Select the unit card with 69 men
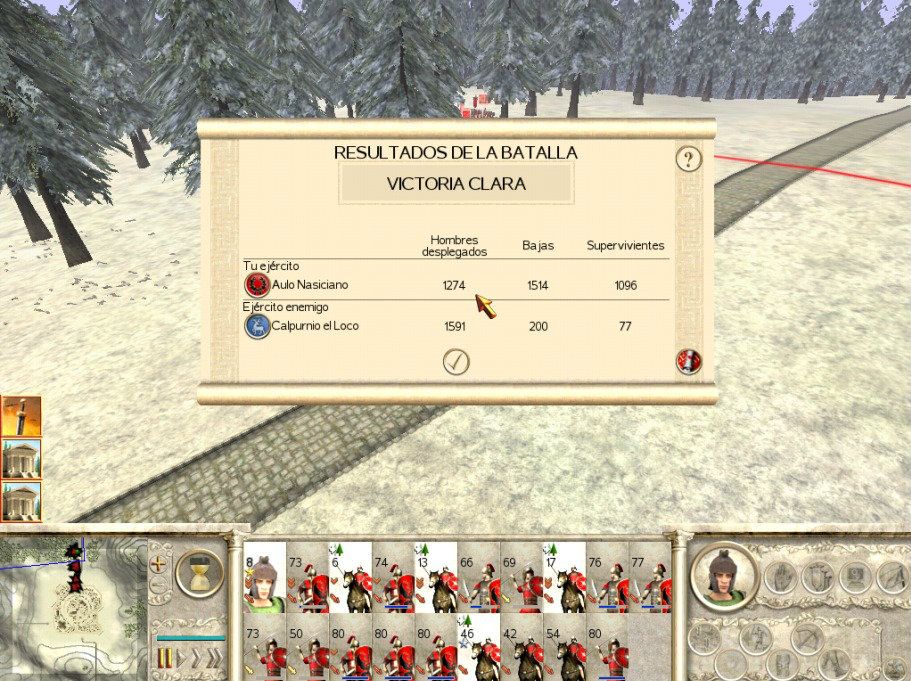 (522, 578)
